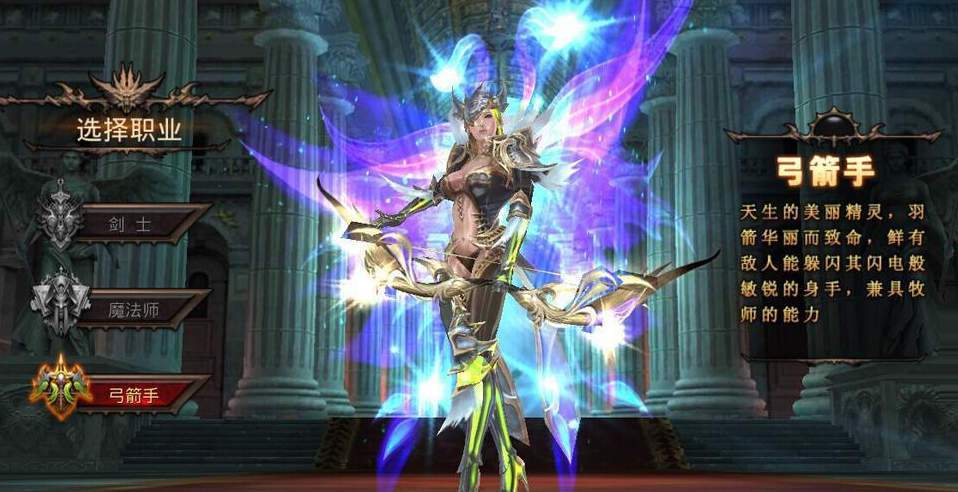Select the 剑士 swordsman class
Image resolution: width=958 pixels, height=492 pixels.
[139, 223]
